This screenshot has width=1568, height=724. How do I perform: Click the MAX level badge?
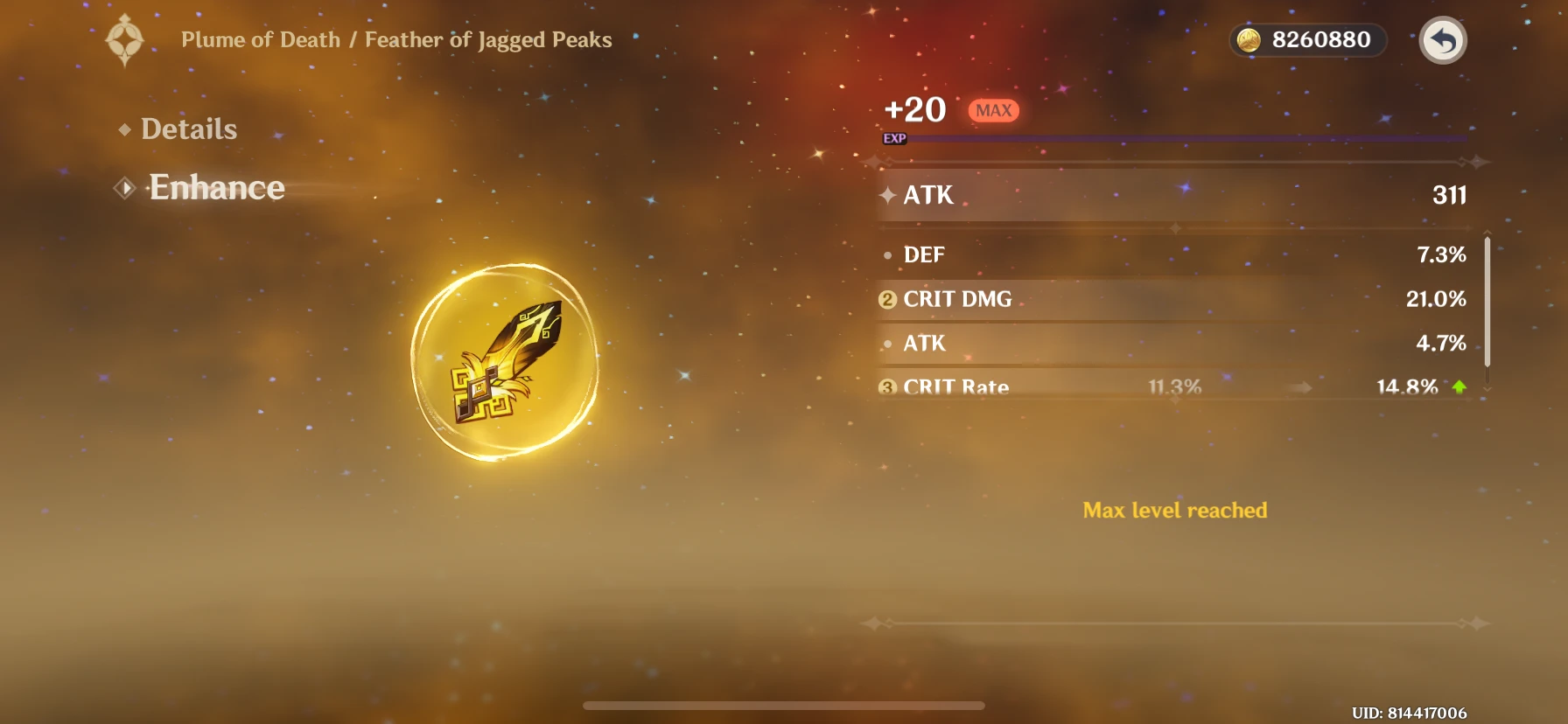[x=993, y=109]
